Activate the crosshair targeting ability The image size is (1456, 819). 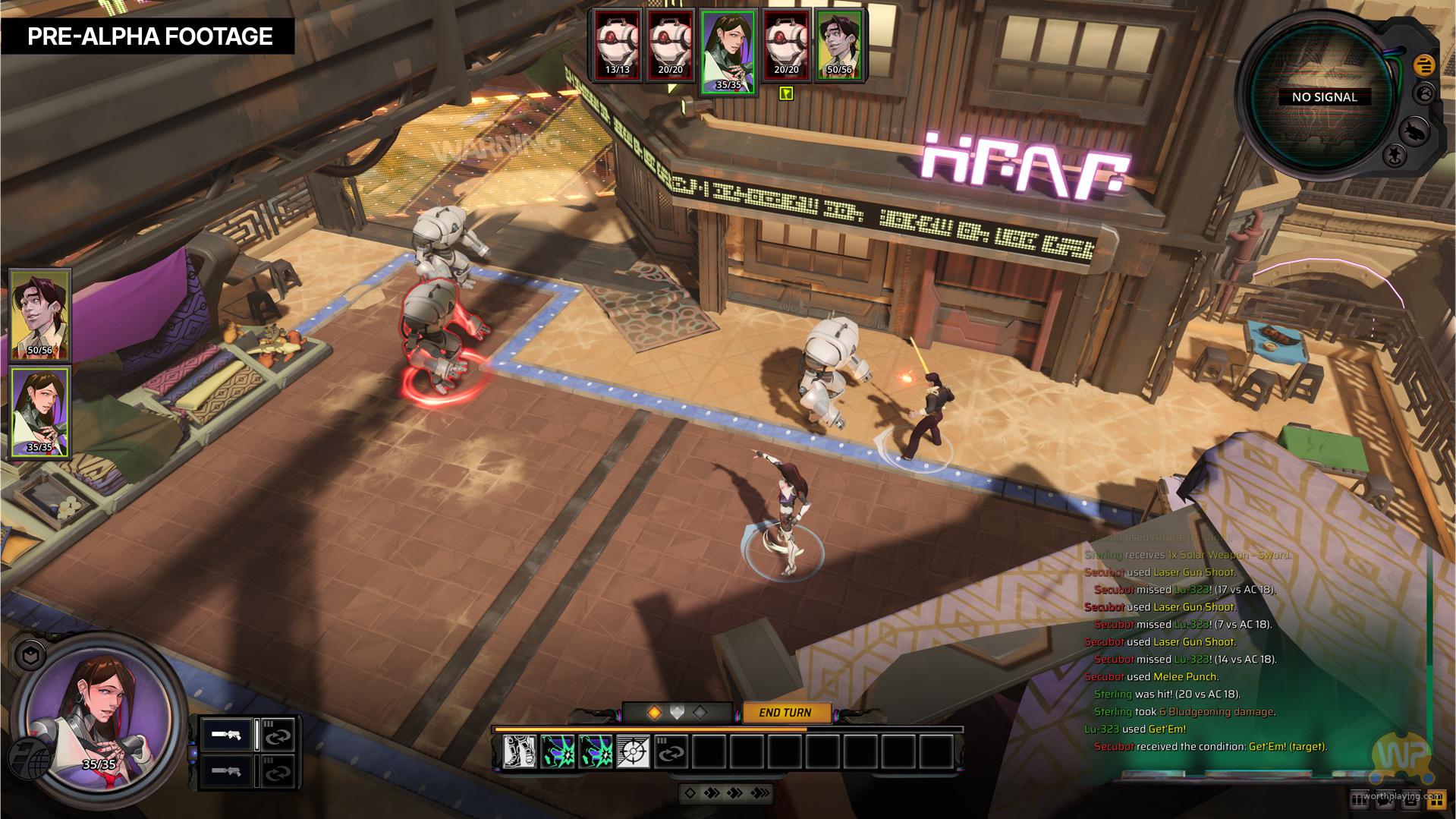point(633,752)
